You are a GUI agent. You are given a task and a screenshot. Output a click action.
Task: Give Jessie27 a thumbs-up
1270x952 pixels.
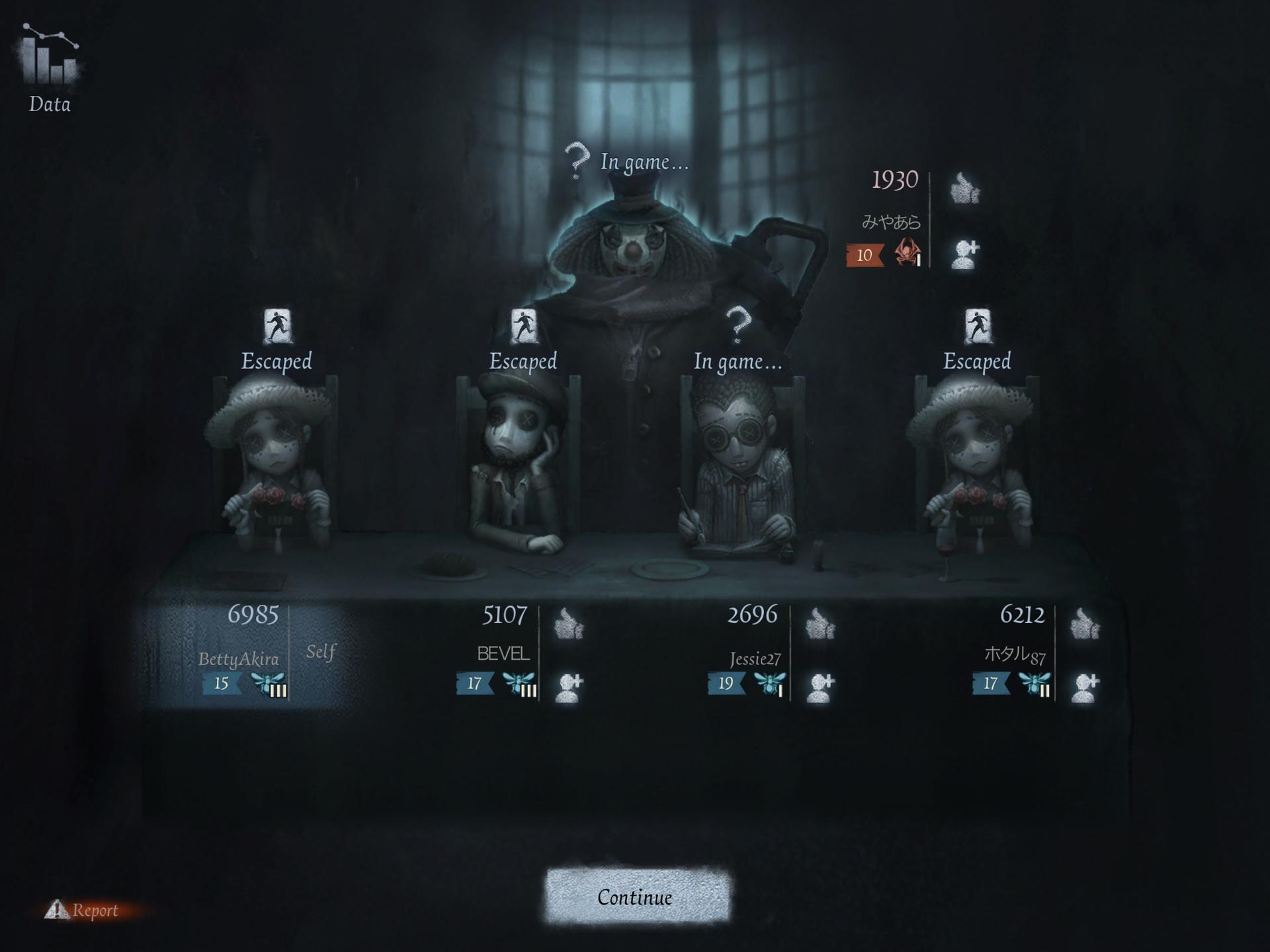pos(820,623)
